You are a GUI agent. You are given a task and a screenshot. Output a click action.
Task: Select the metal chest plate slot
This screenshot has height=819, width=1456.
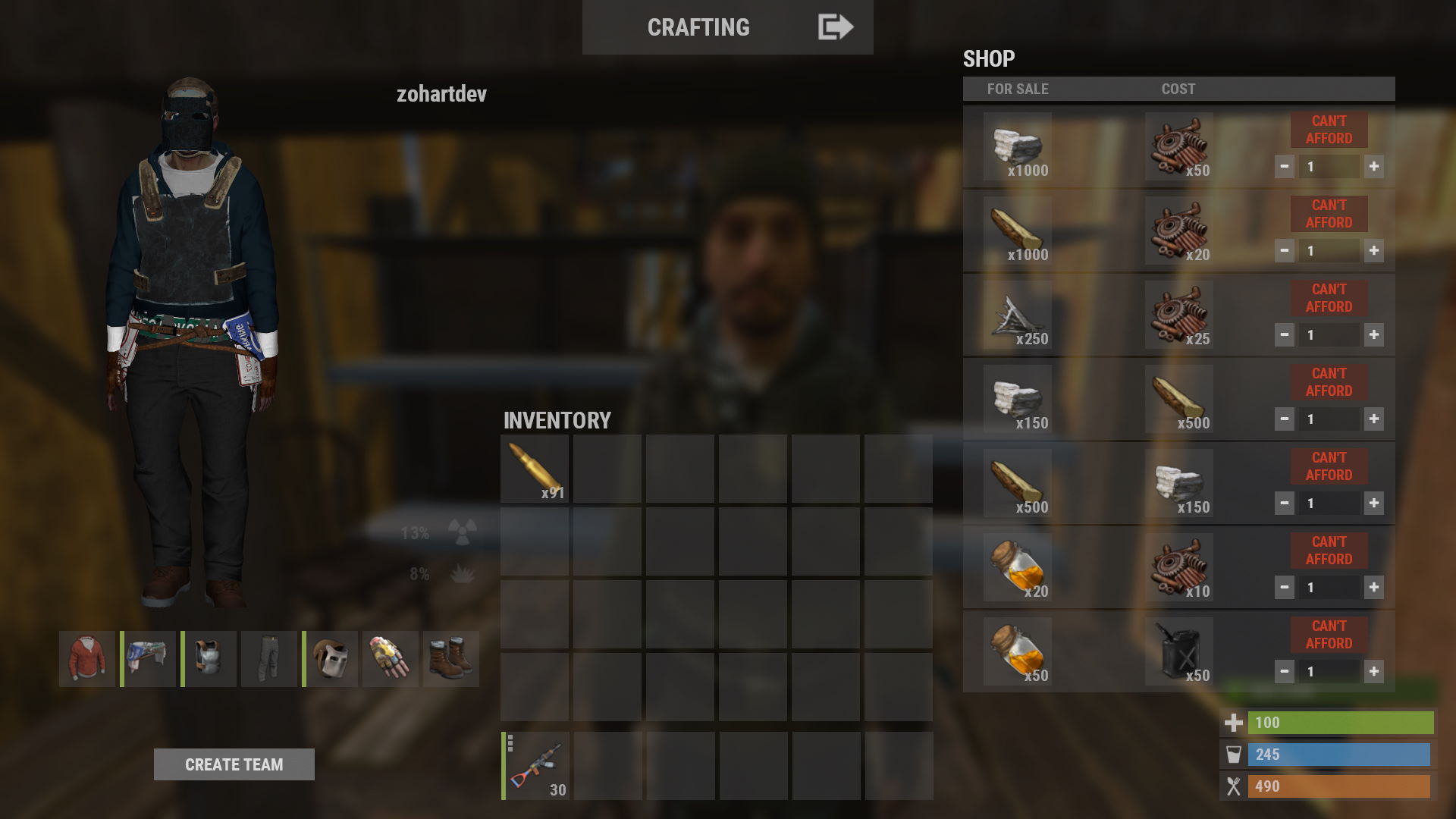209,659
